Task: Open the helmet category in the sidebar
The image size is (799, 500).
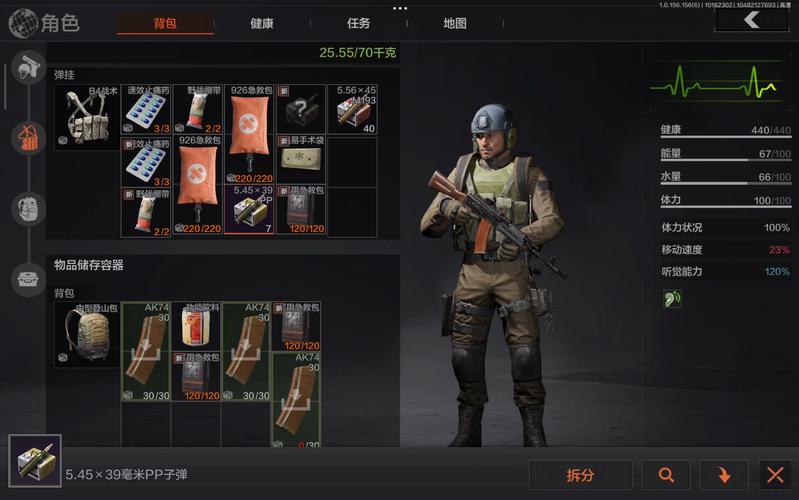Action: [27, 71]
